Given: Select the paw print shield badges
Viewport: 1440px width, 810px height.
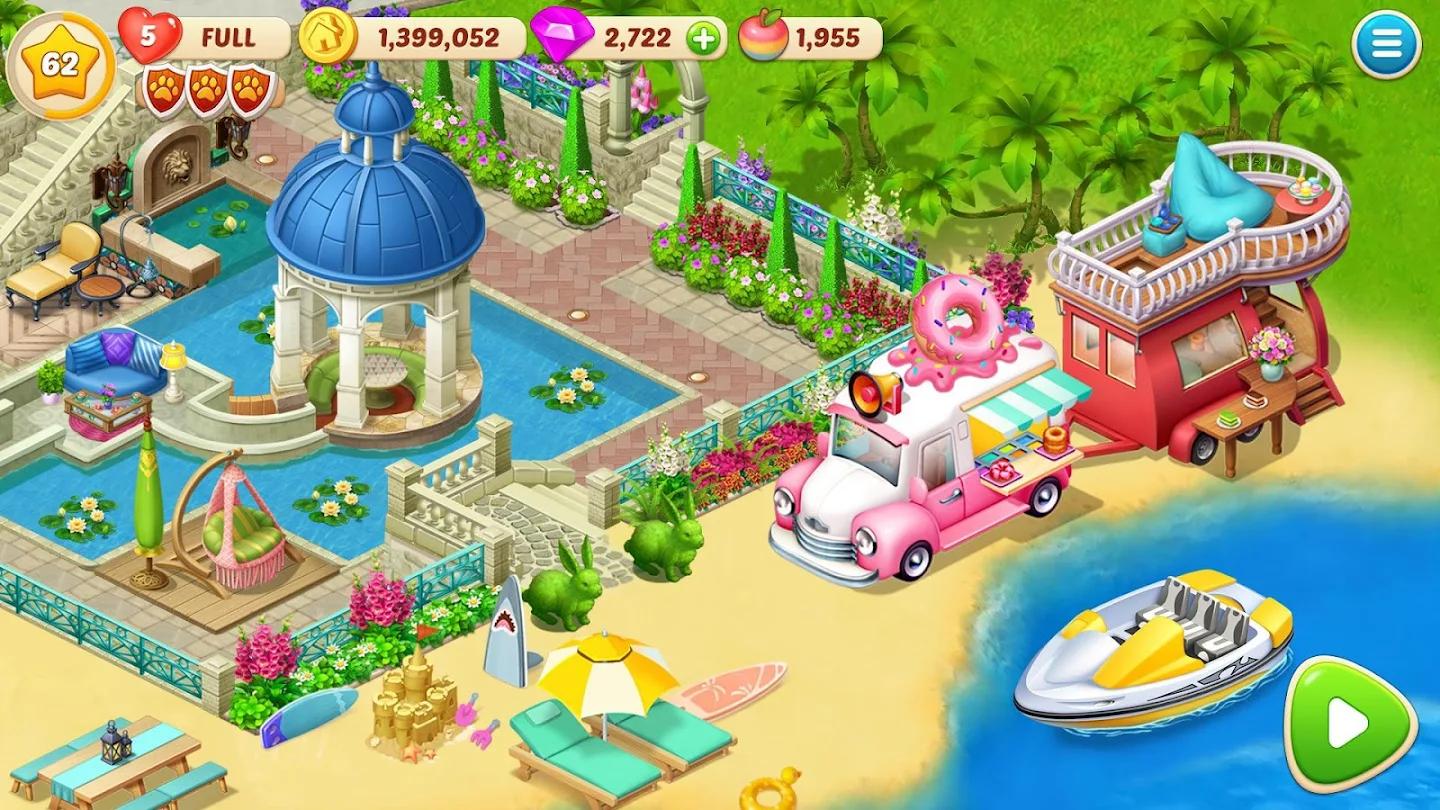Looking at the screenshot, I should point(207,91).
